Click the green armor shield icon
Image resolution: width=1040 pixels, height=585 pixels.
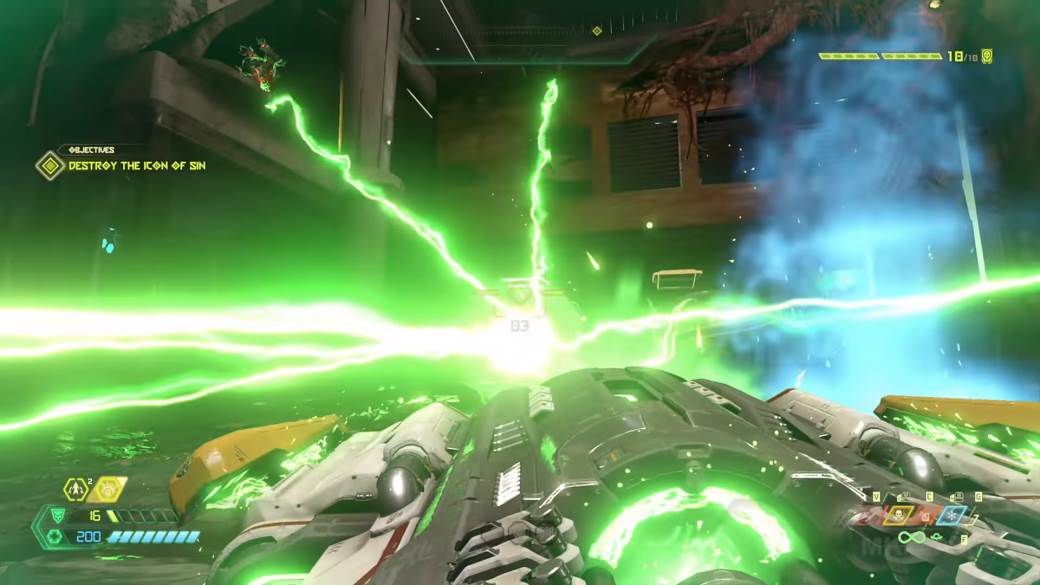(57, 516)
